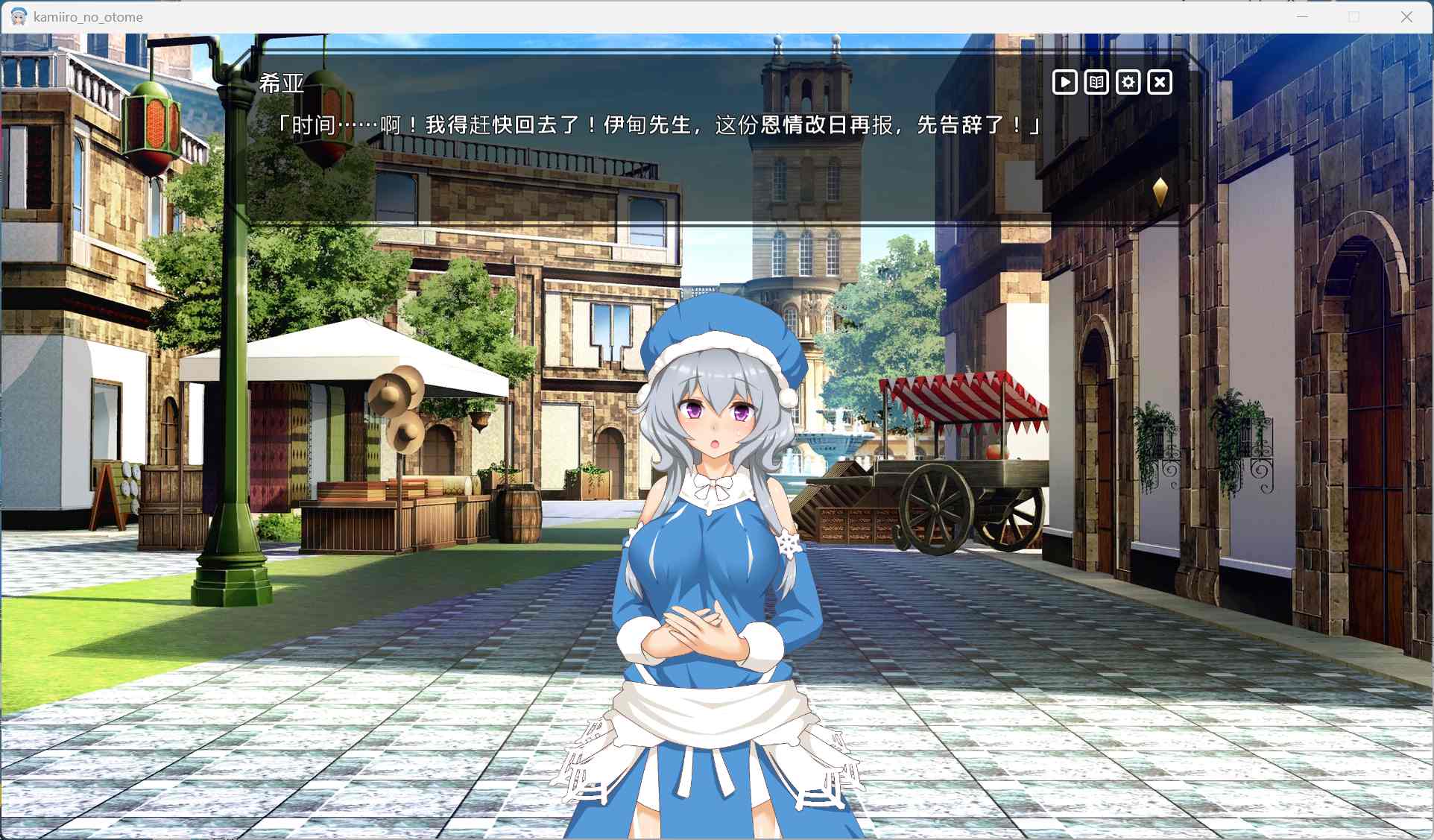1434x840 pixels.
Task: Hide the dialogue box with the X icon
Action: coord(1160,82)
